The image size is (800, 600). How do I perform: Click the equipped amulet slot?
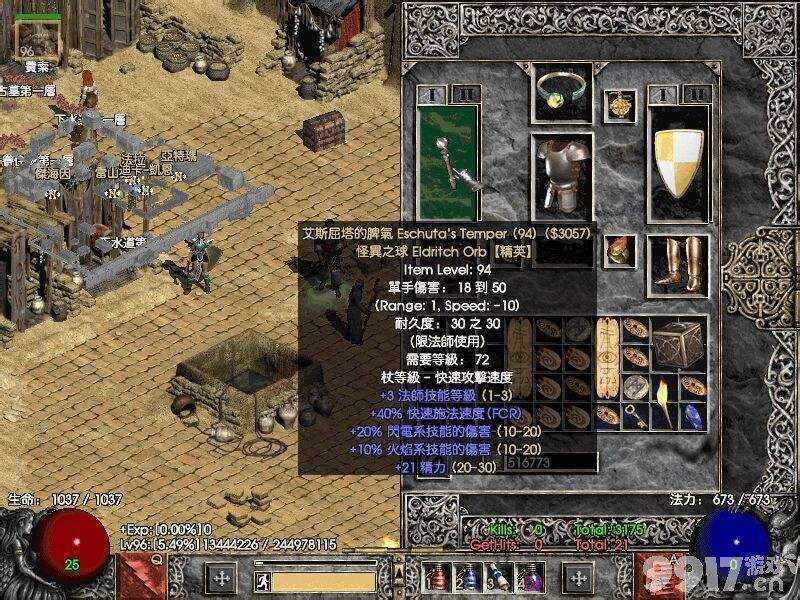(624, 102)
